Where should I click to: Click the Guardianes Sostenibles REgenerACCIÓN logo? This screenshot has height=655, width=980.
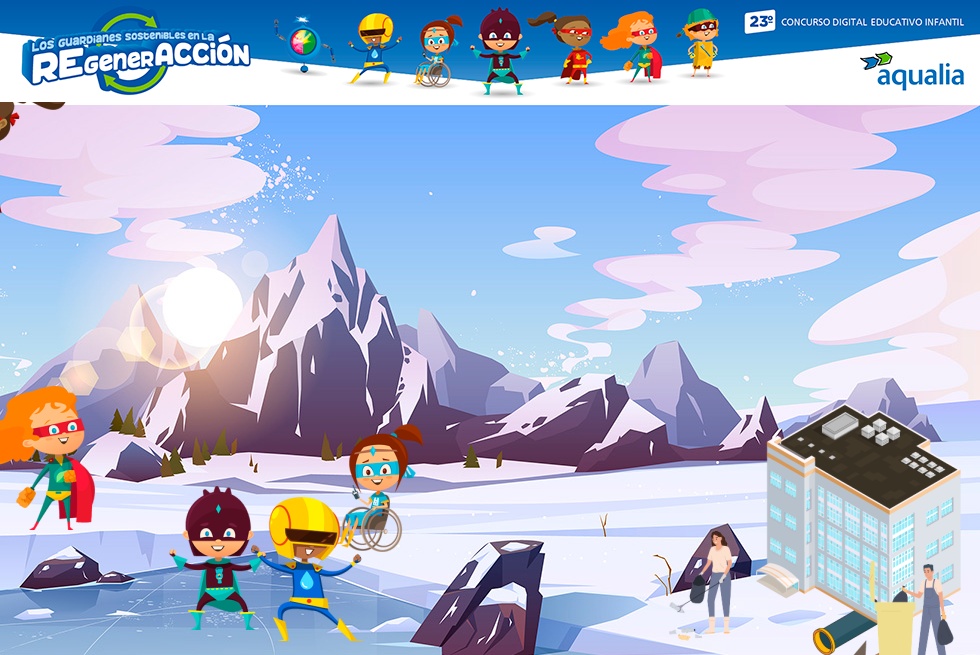click(137, 55)
